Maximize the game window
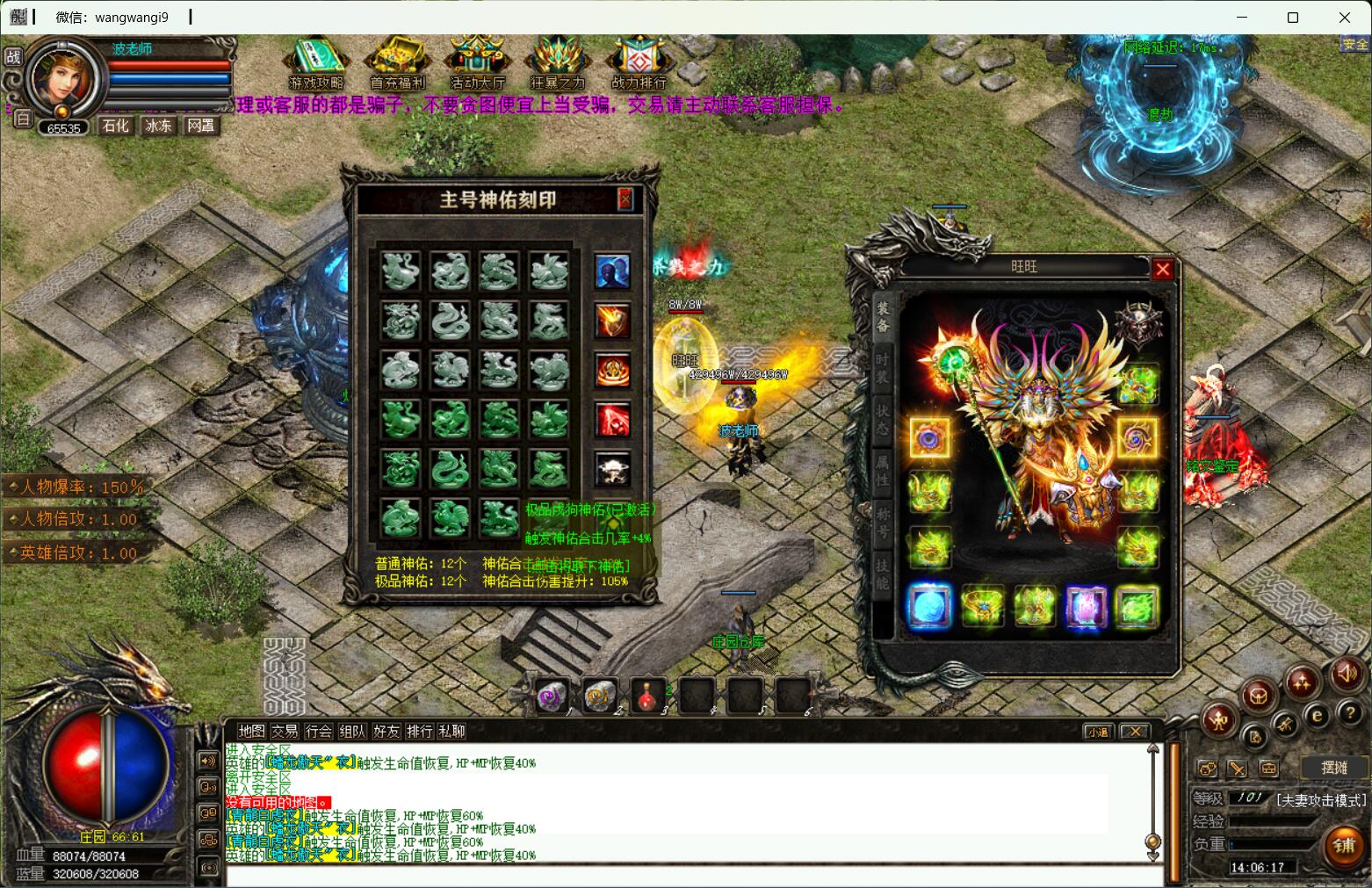 [x=1292, y=17]
